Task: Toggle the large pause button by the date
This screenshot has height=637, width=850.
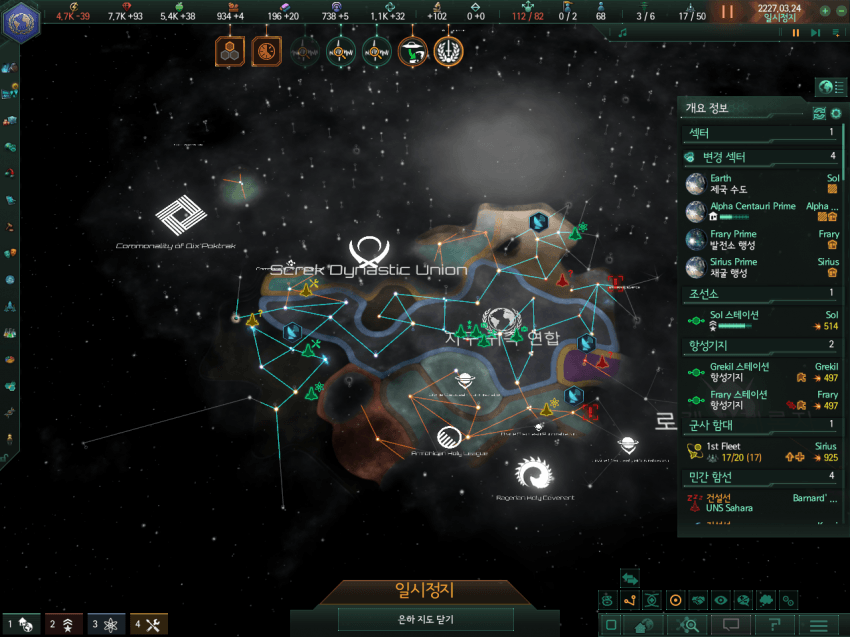Action: 727,12
